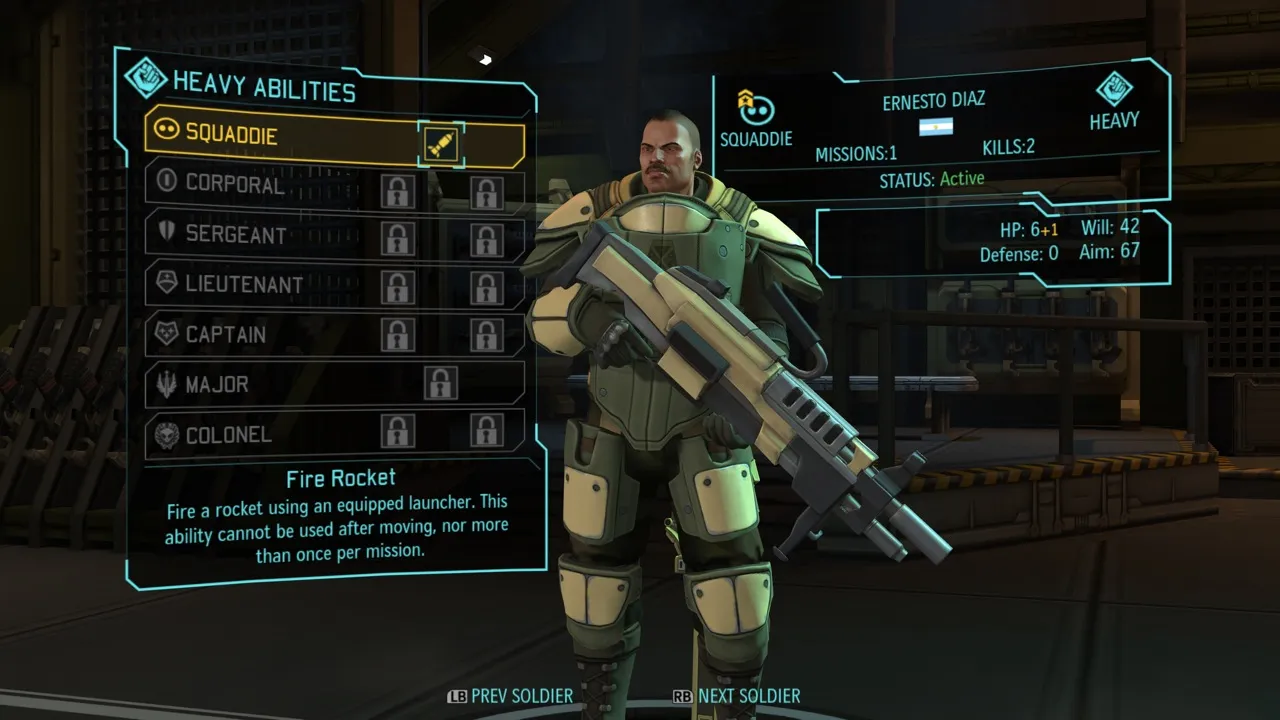Click the Major rank locked ability
Screen dimensions: 1280x720
pyautogui.click(x=440, y=383)
